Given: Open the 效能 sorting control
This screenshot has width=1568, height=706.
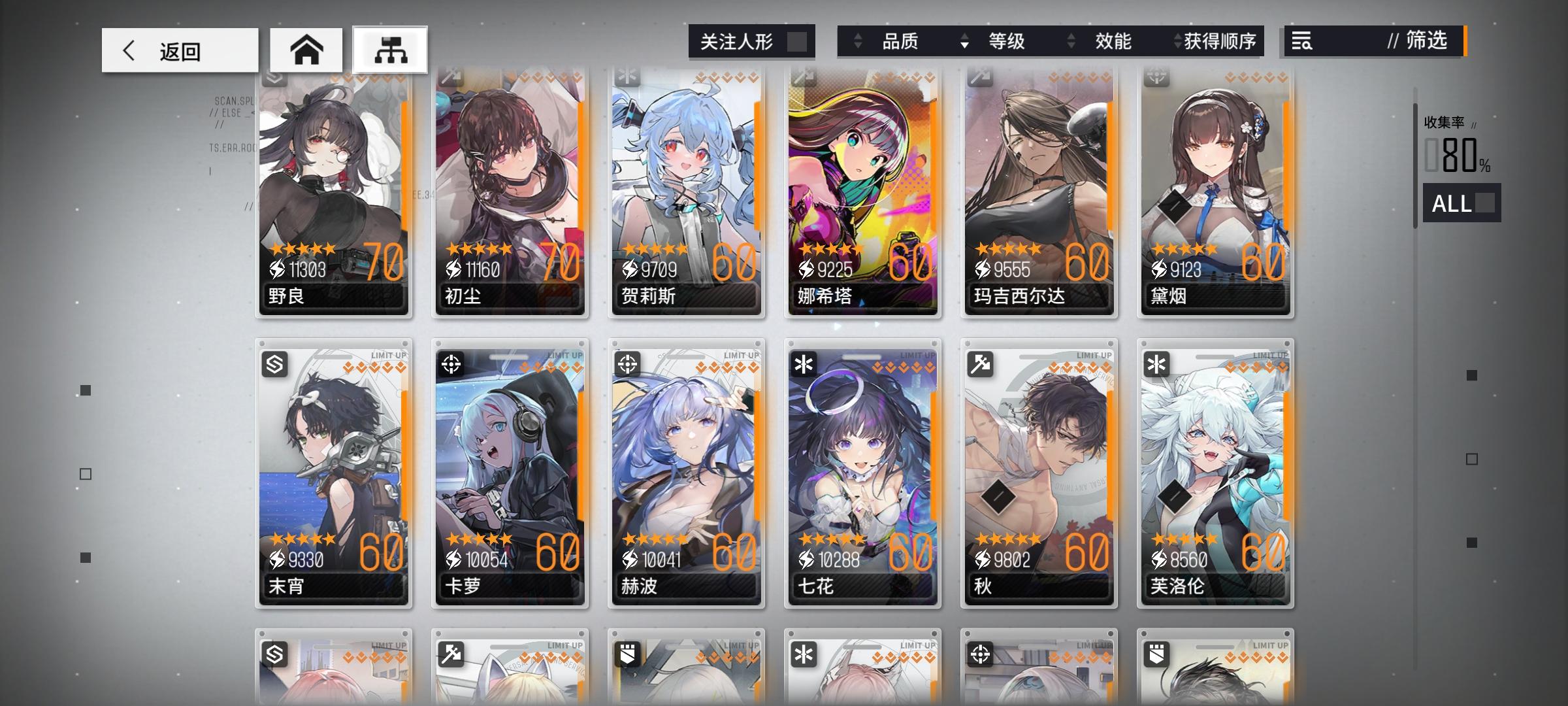Looking at the screenshot, I should coord(1113,41).
